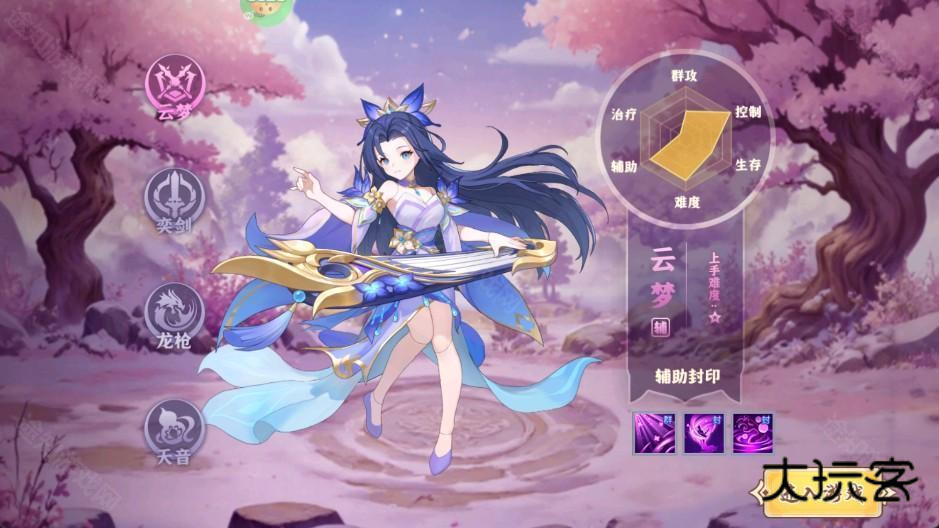Show the purple vortex with orbs skill

752,431
